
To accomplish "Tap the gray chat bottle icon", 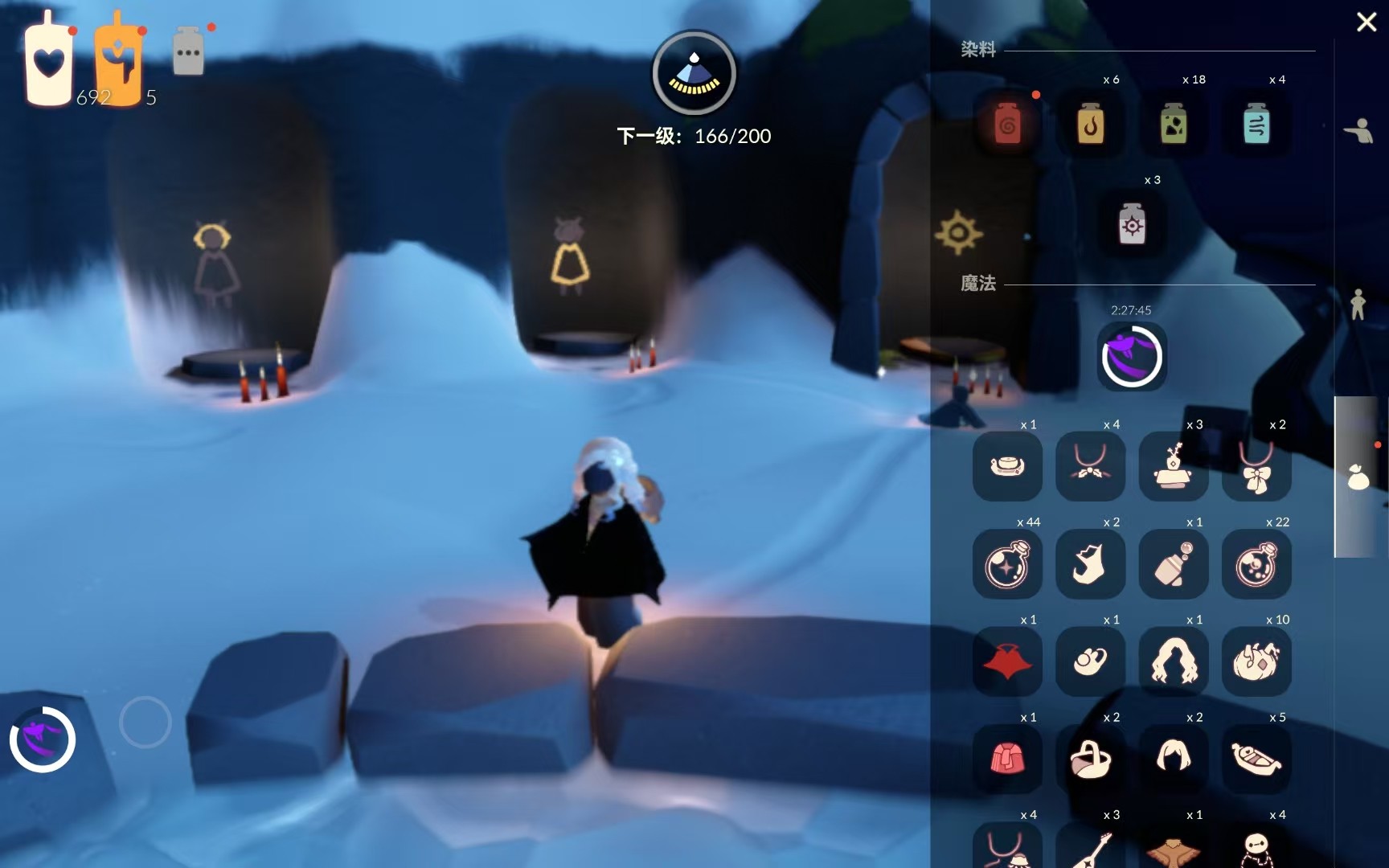I will [188, 52].
